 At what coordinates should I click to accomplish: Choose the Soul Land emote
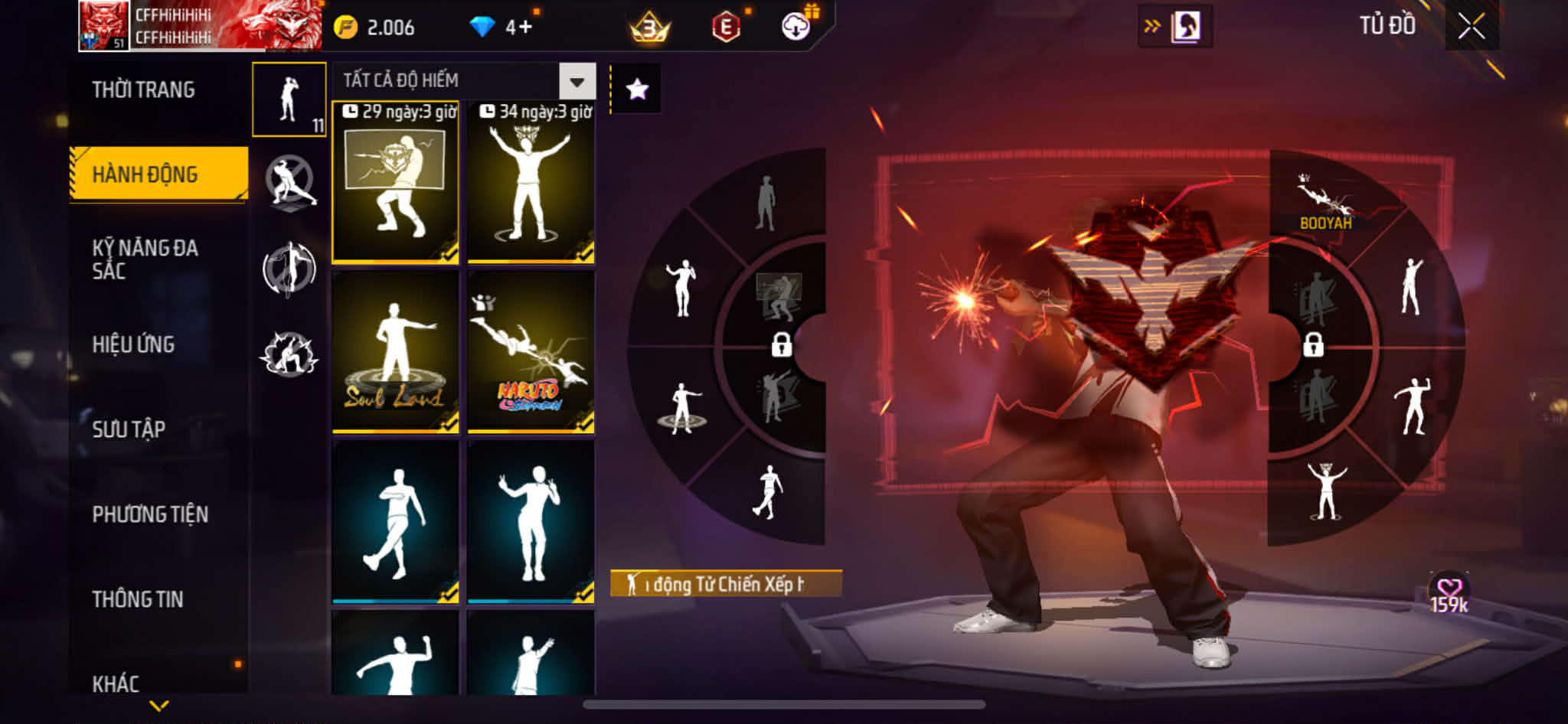(395, 352)
